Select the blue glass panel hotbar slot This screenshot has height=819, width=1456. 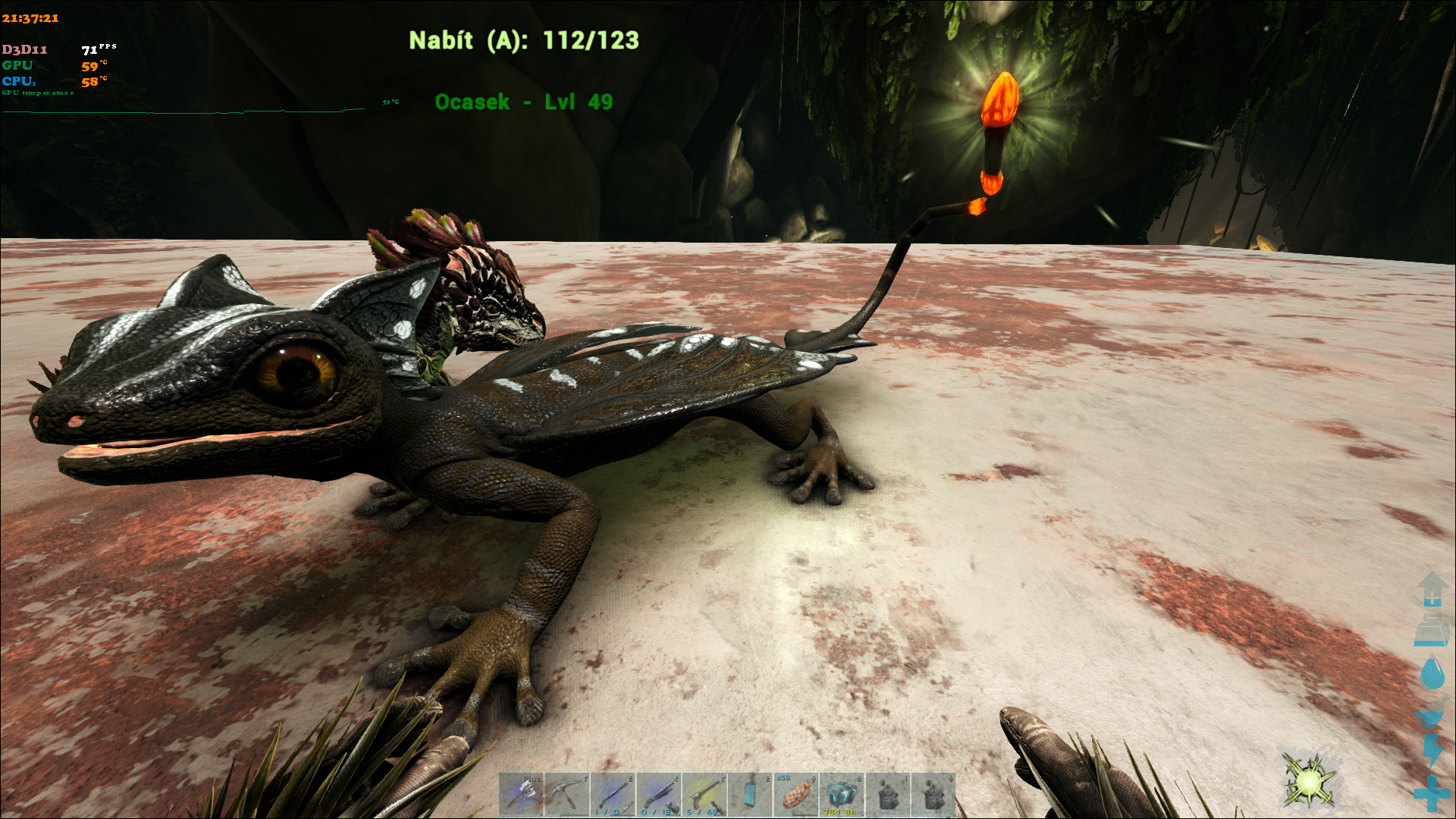pyautogui.click(x=750, y=794)
